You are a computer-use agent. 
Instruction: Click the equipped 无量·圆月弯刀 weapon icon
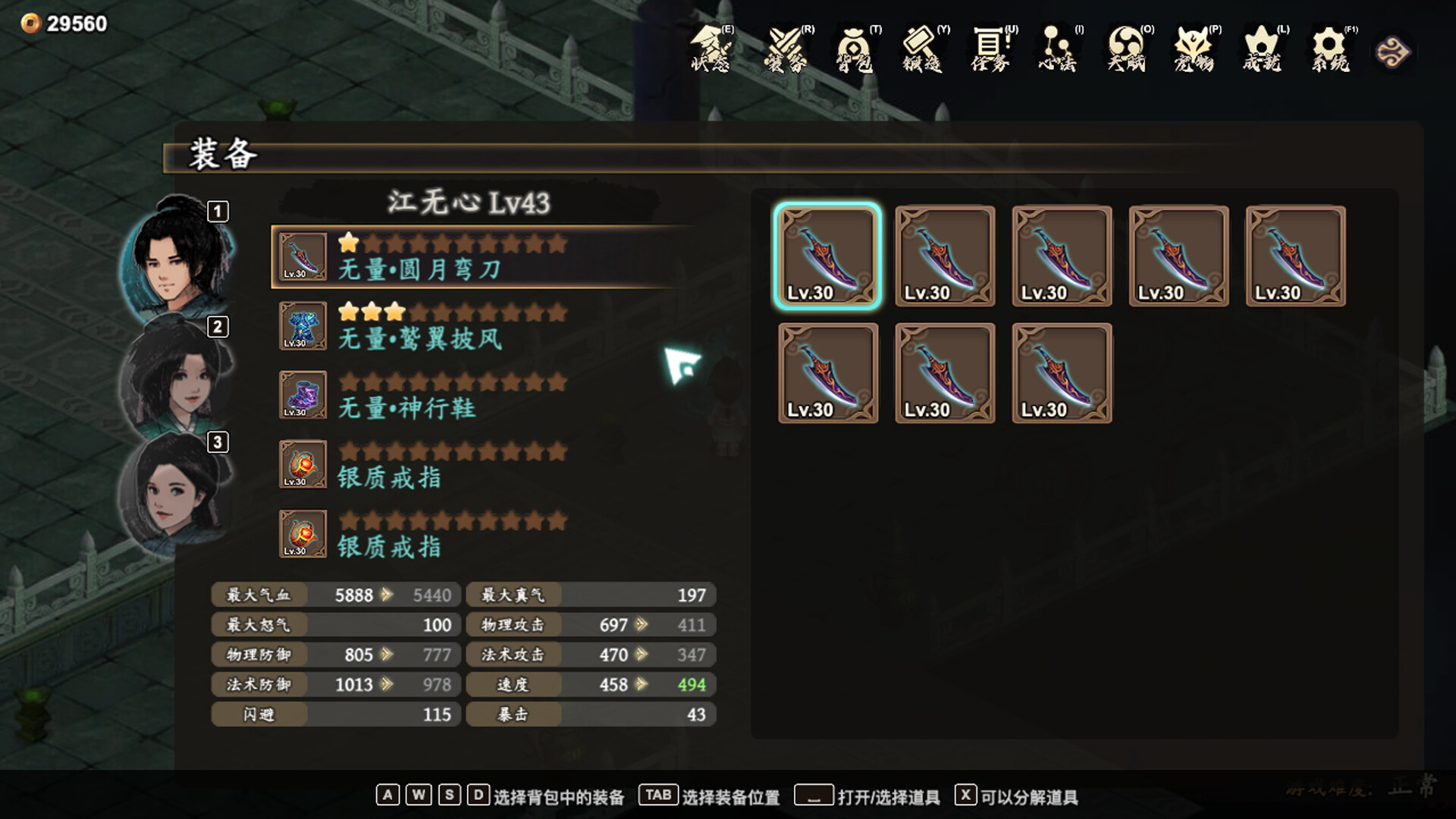pyautogui.click(x=302, y=255)
